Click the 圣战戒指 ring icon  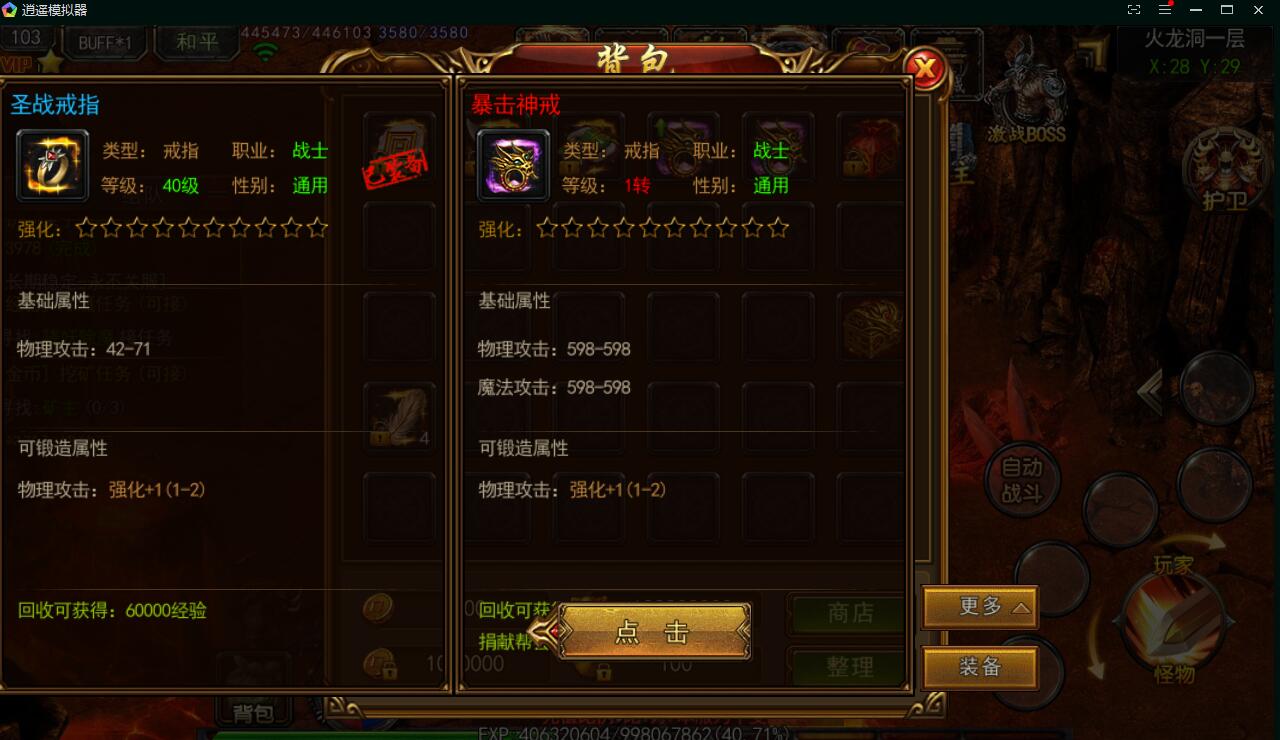(x=53, y=165)
